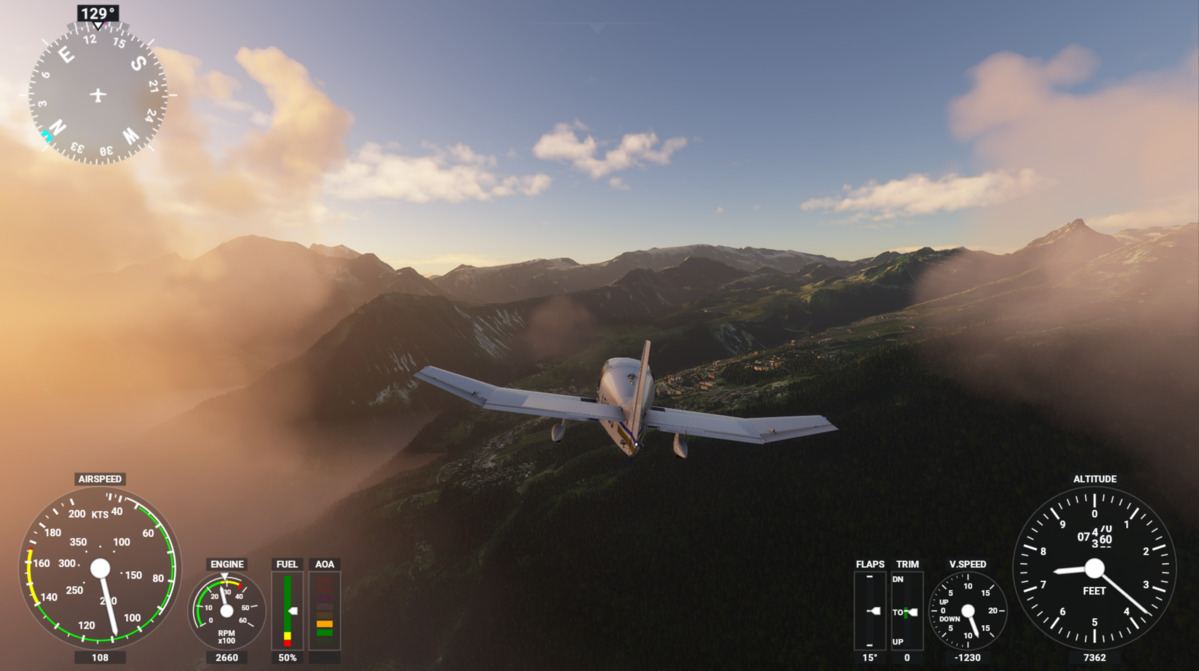
Task: Select the fuel level indicator
Action: pyautogui.click(x=287, y=610)
